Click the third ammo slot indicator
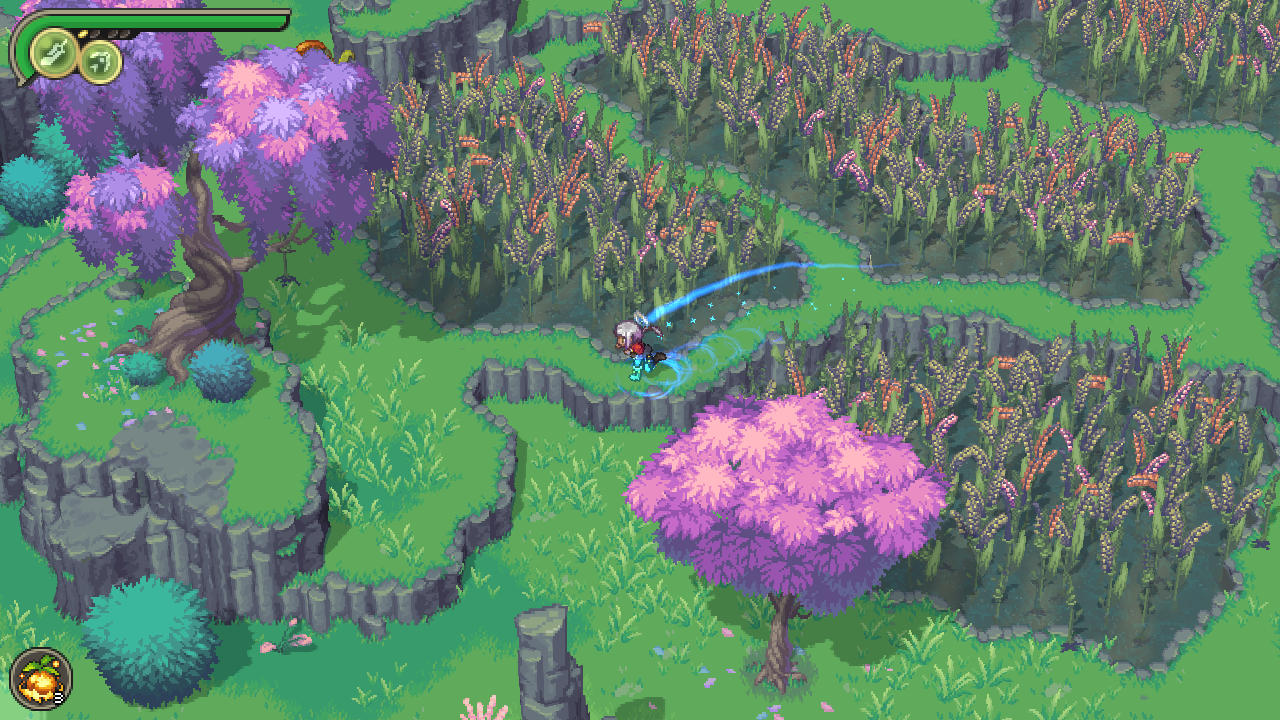This screenshot has width=1280, height=720. point(125,33)
